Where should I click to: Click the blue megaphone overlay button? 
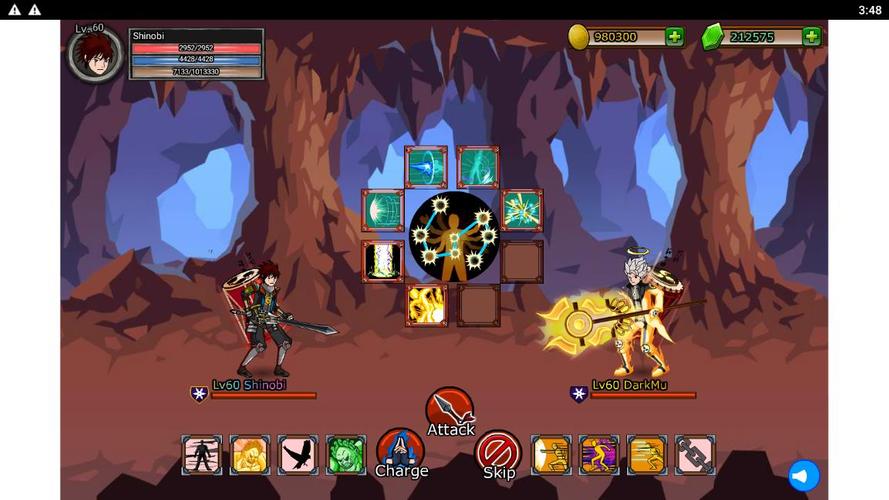pos(803,476)
